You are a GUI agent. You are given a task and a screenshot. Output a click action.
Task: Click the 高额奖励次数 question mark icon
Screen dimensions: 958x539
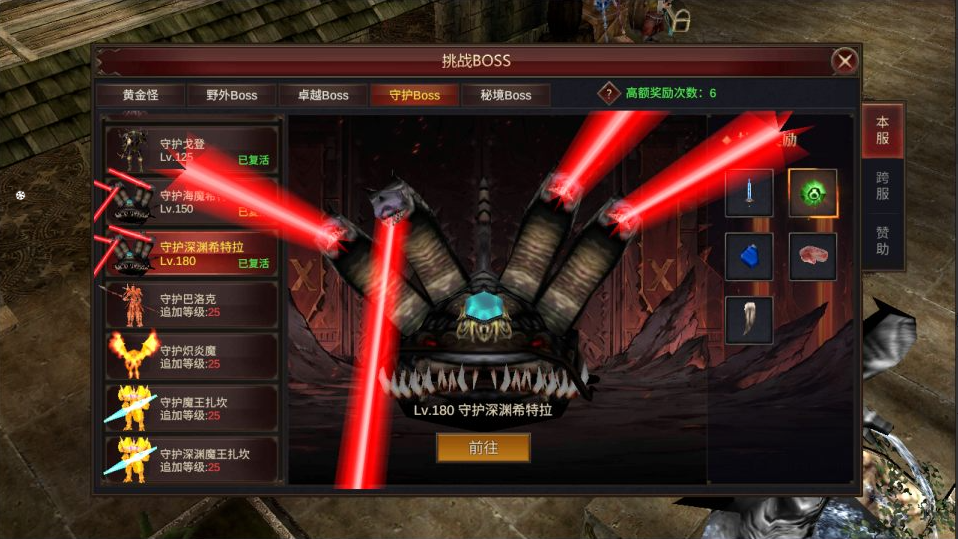pos(609,93)
